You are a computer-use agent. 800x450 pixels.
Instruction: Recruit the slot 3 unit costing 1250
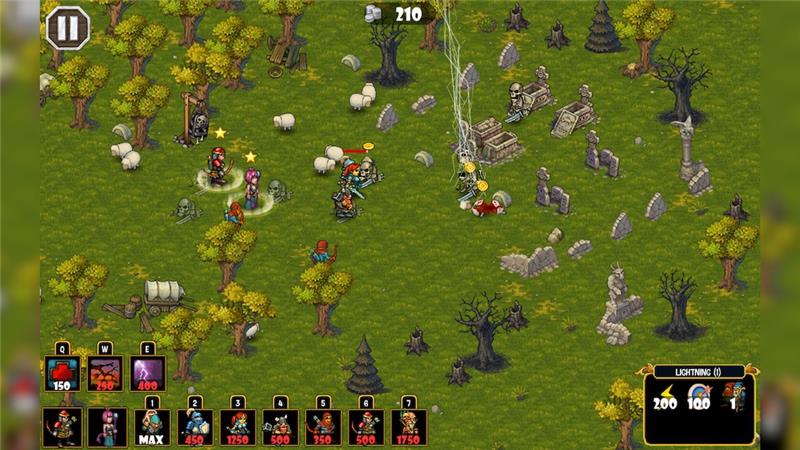click(238, 427)
